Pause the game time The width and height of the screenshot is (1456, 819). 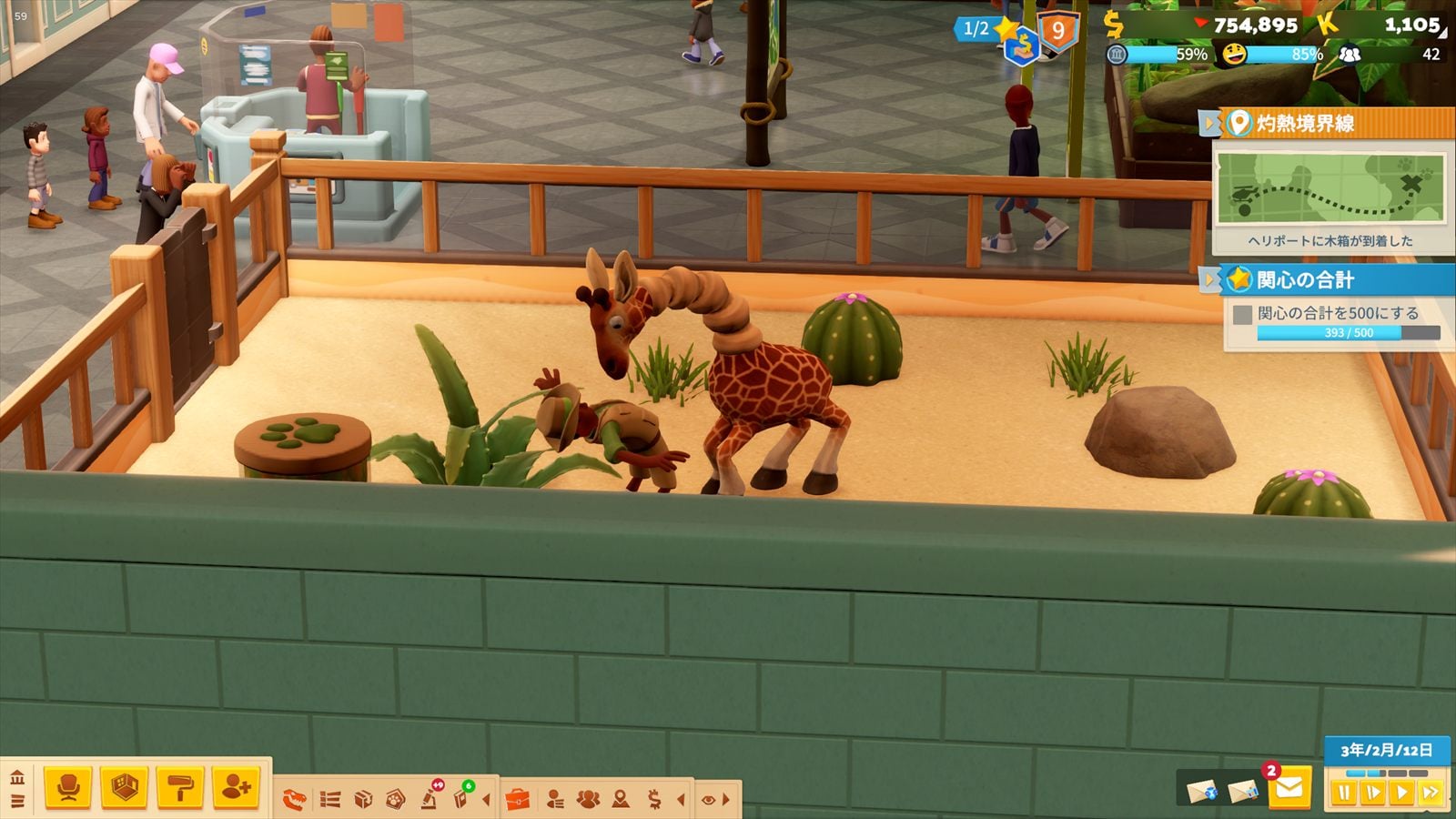tap(1344, 793)
